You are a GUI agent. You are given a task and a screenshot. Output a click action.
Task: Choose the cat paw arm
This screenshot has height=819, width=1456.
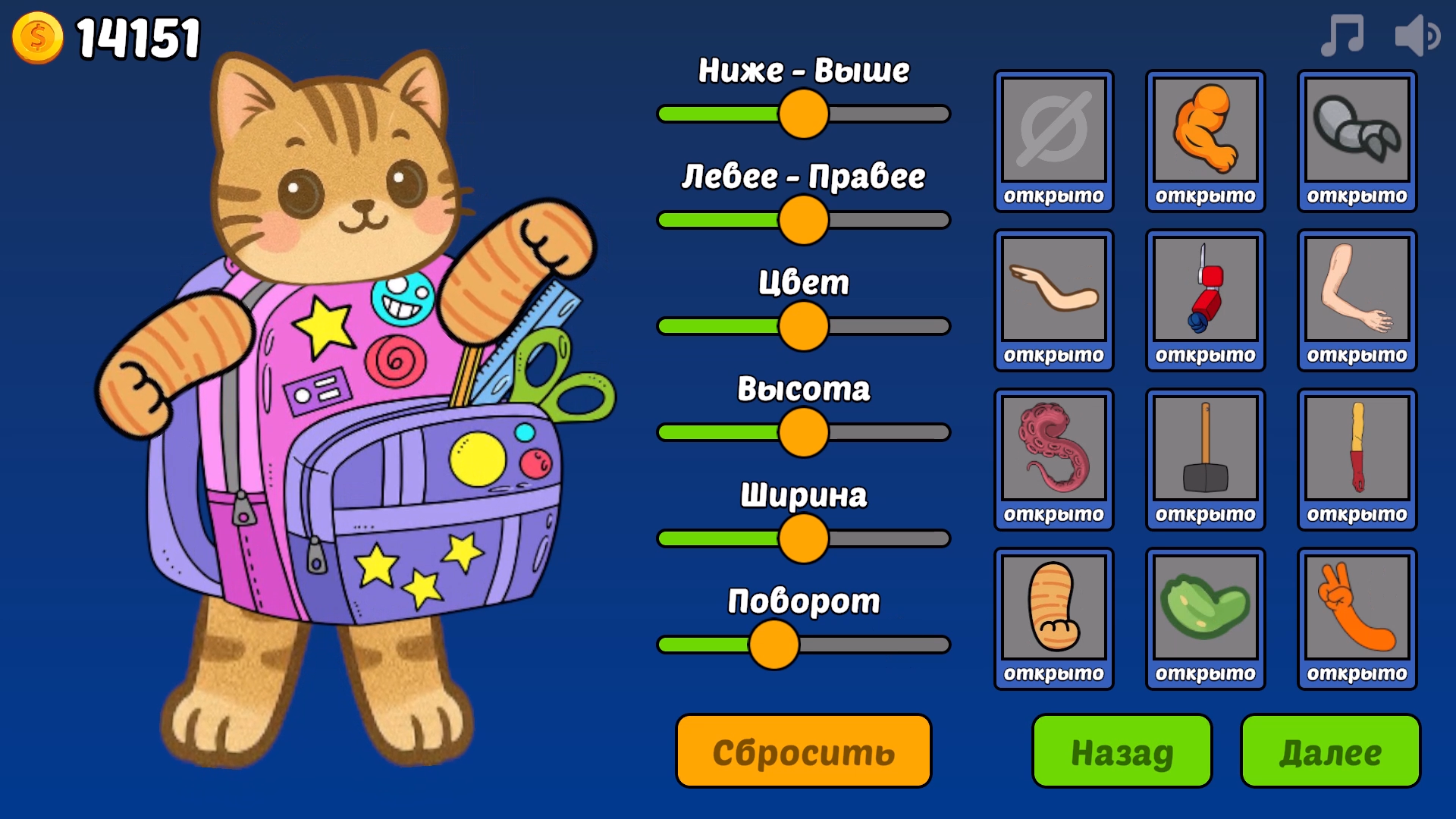[1053, 614]
